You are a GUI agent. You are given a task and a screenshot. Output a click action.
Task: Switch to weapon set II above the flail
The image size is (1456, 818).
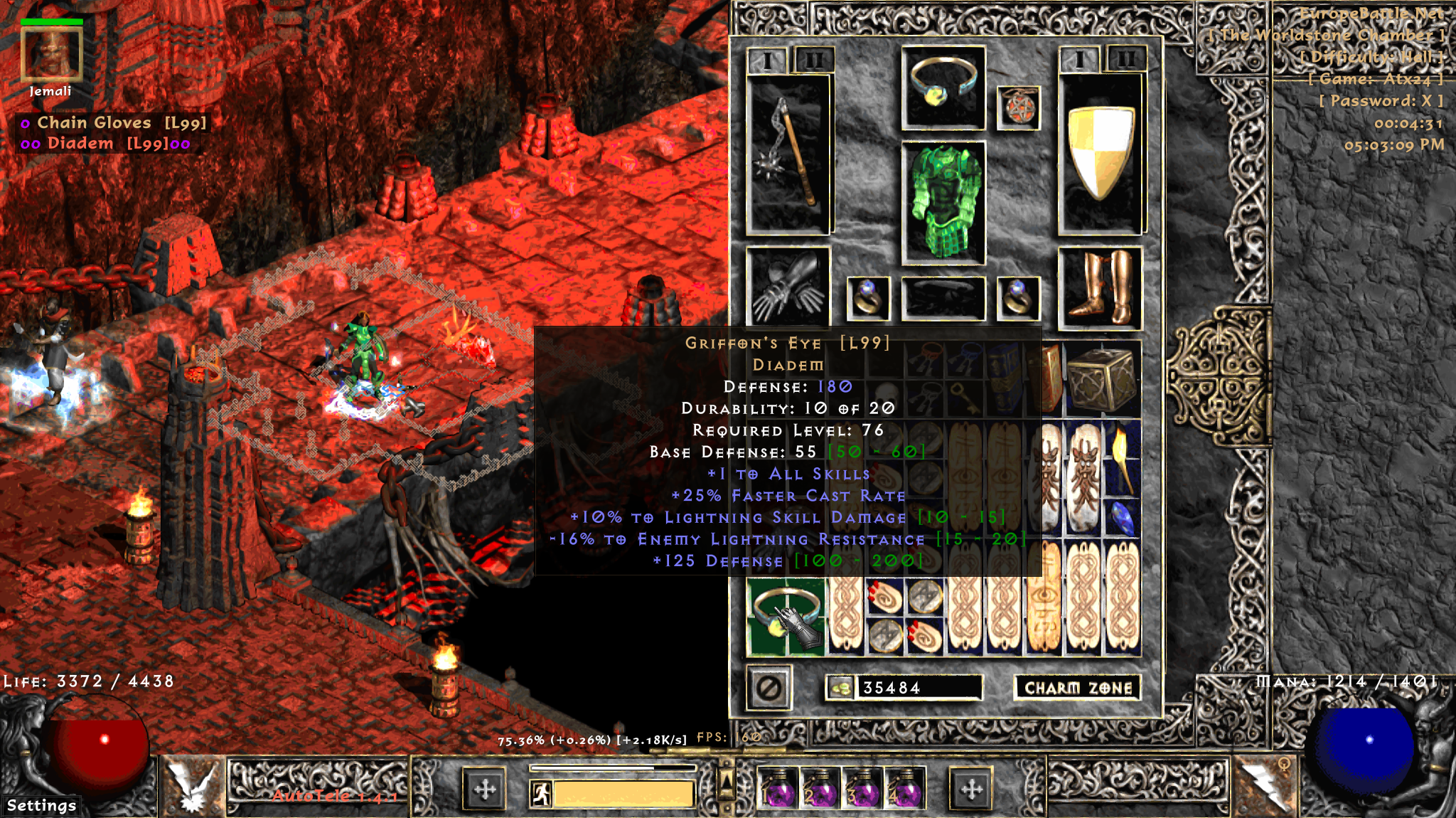pyautogui.click(x=814, y=60)
